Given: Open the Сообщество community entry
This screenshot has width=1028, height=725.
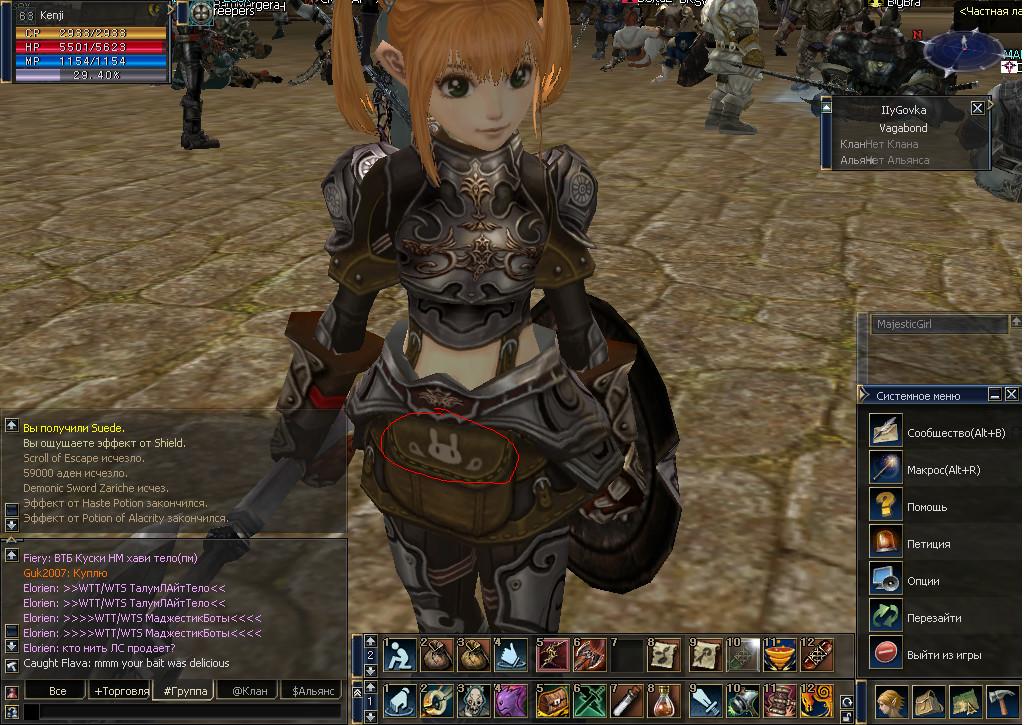Looking at the screenshot, I should click(955, 433).
